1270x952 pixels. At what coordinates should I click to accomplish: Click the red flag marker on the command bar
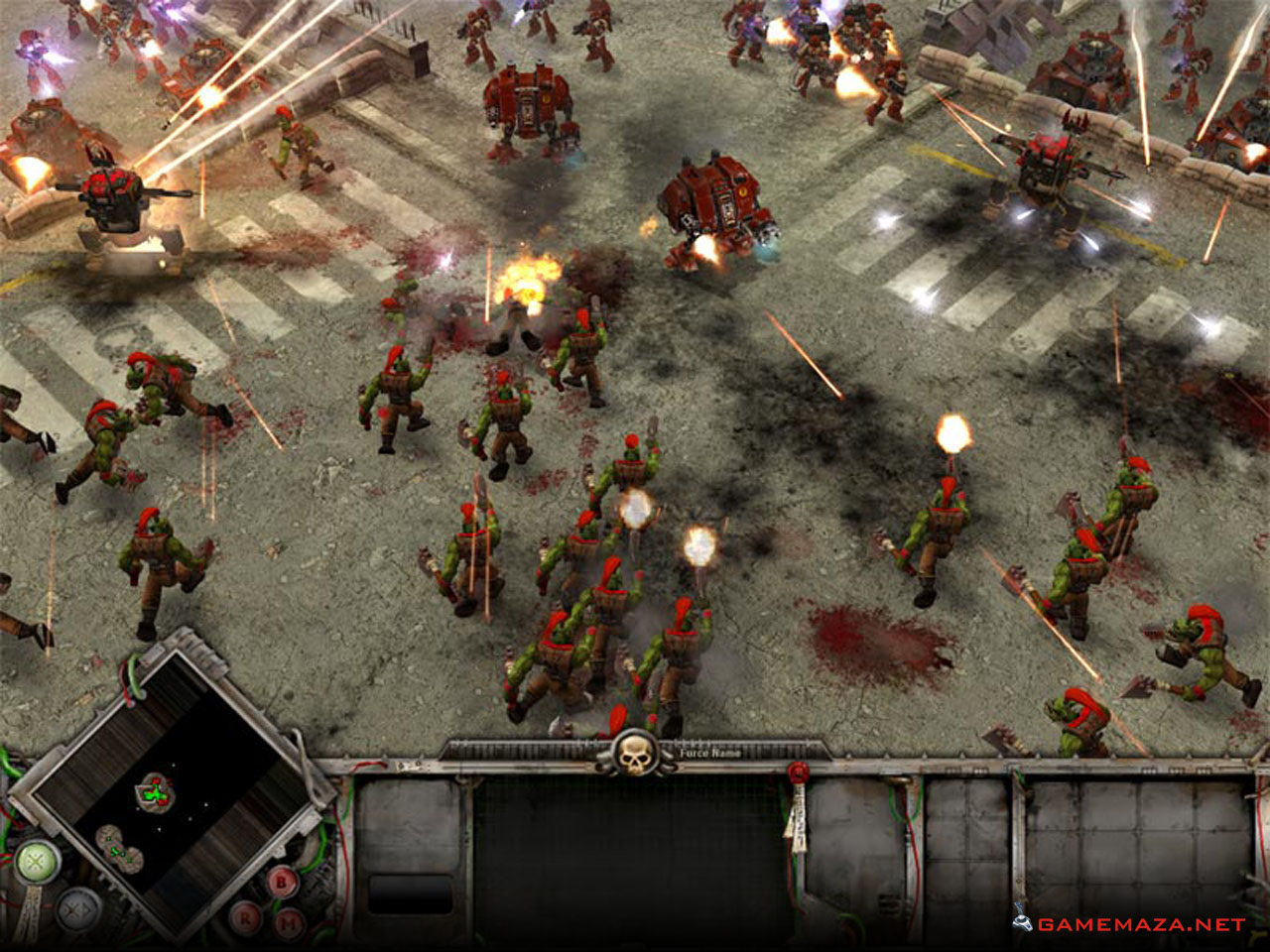(799, 772)
